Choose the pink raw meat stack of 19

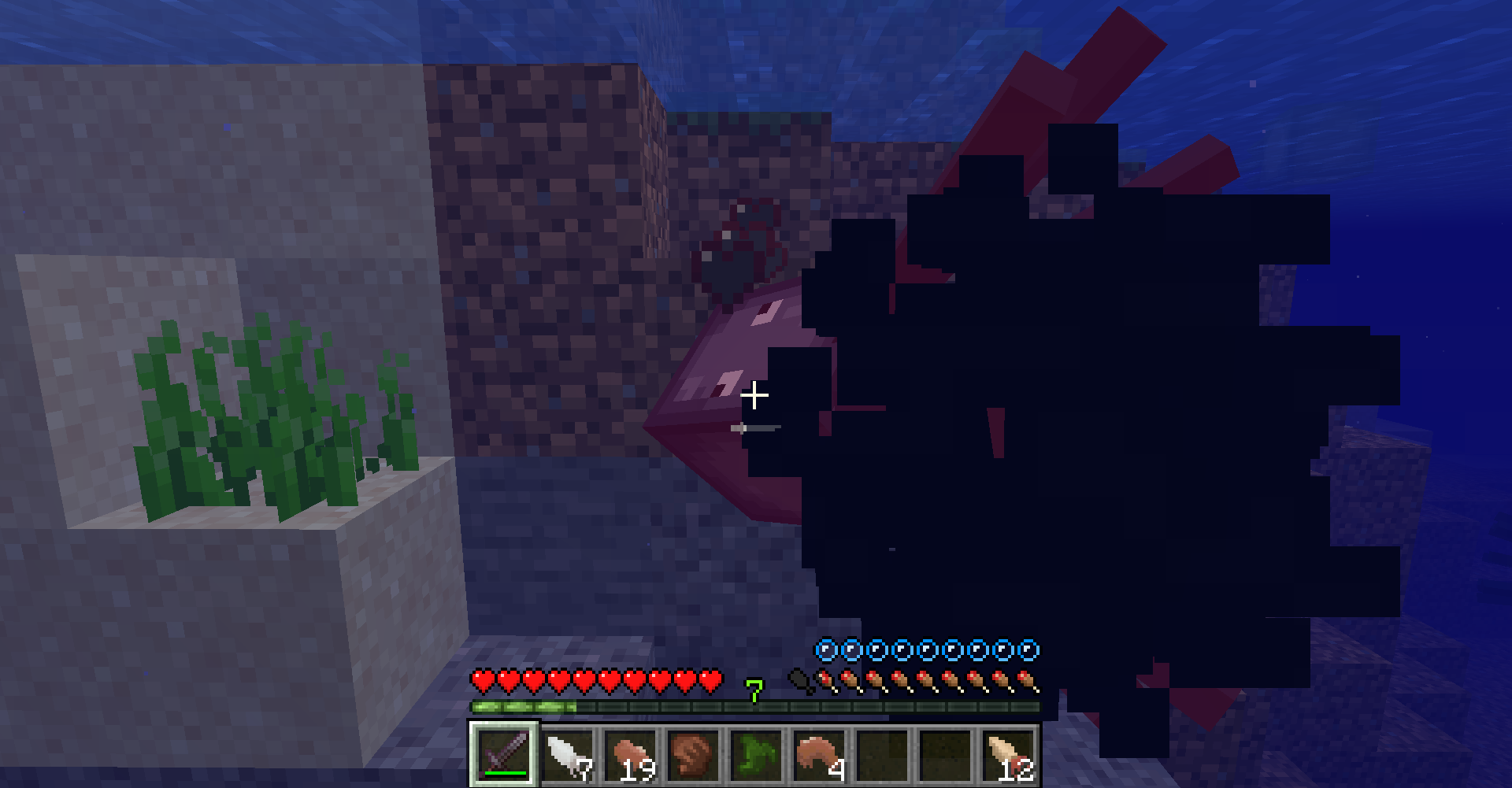631,753
